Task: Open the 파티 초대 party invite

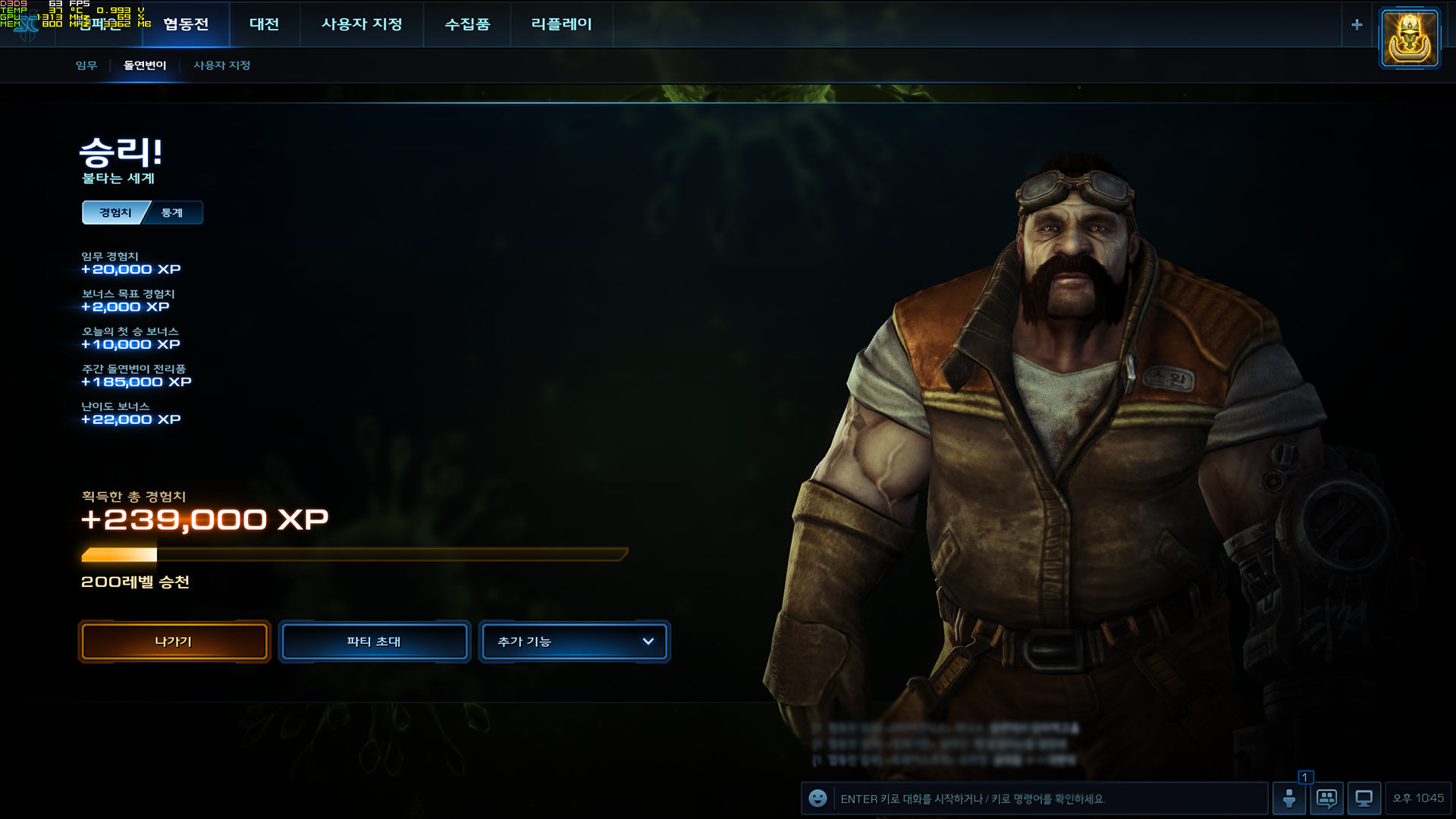Action: [x=374, y=642]
